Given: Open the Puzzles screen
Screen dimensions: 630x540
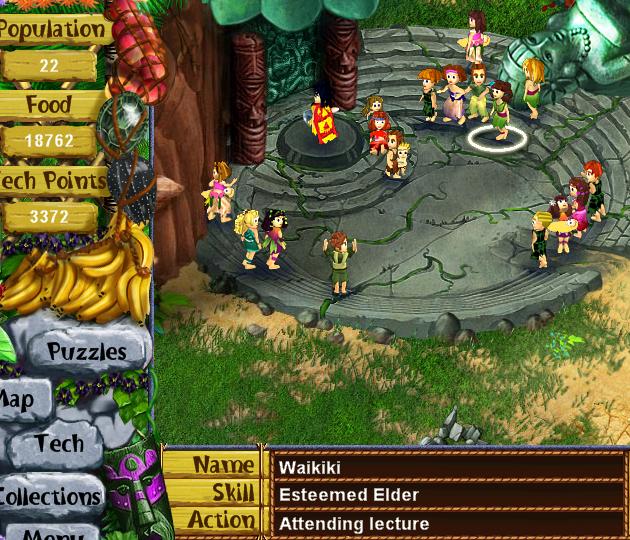Looking at the screenshot, I should (x=88, y=351).
